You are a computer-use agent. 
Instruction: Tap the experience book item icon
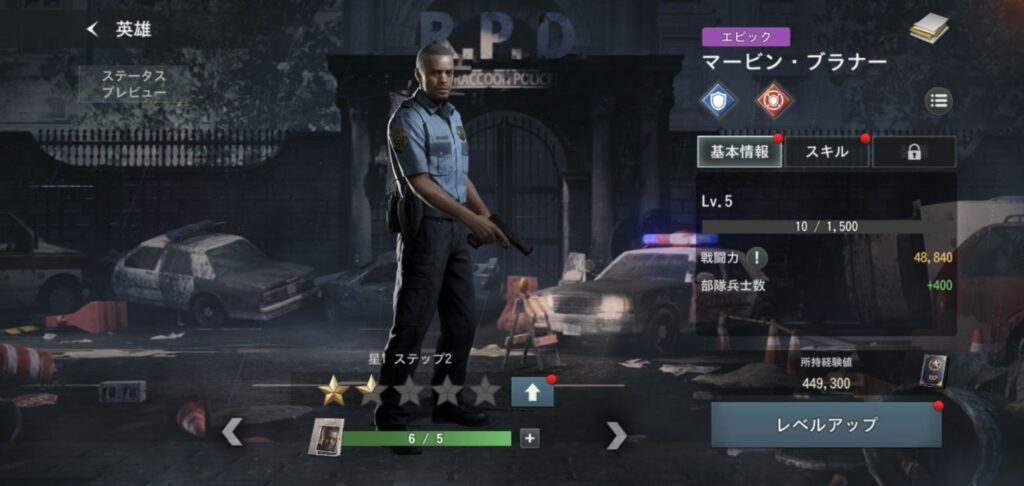[932, 371]
